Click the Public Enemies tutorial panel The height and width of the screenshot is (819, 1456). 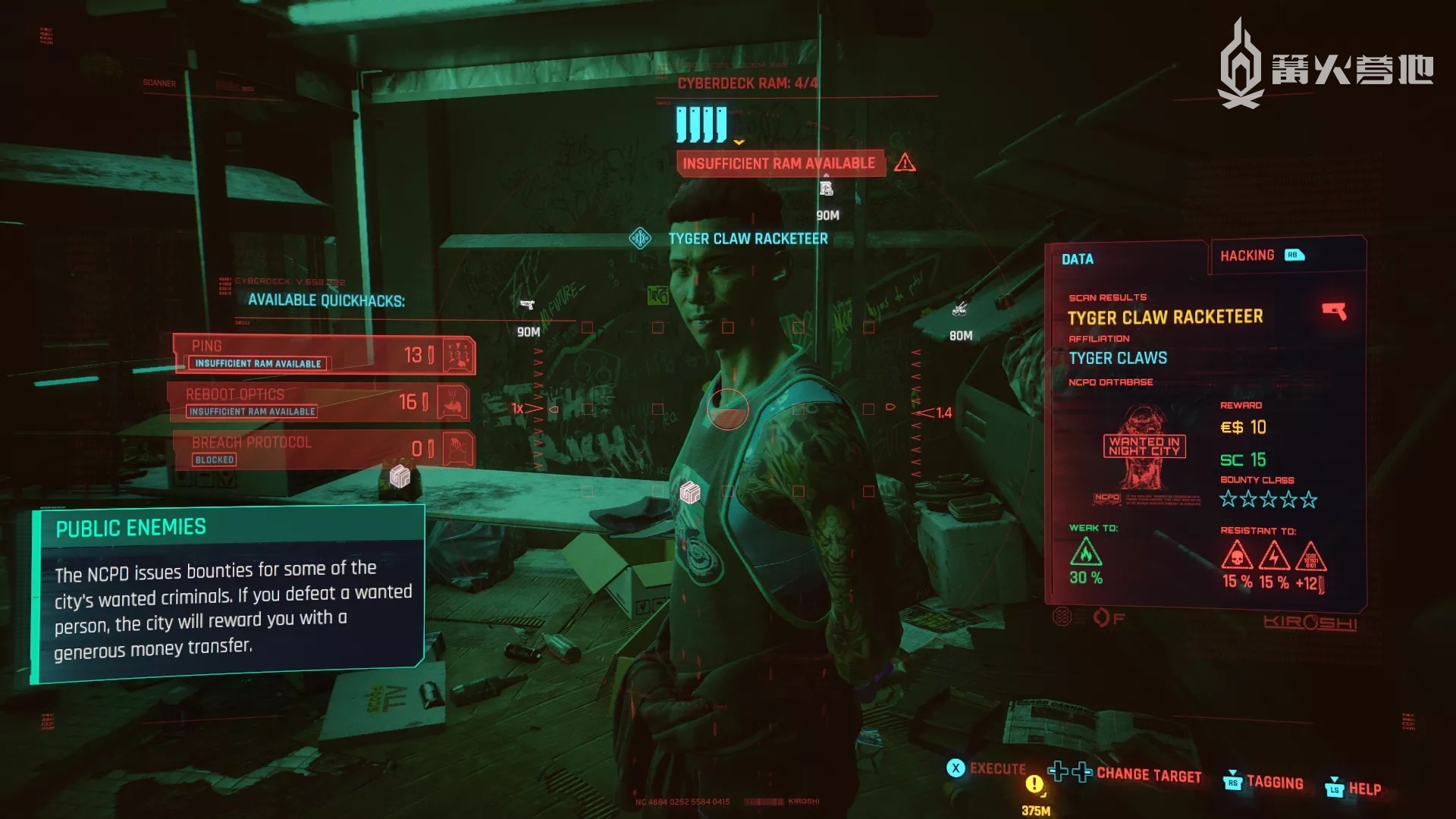click(x=227, y=593)
